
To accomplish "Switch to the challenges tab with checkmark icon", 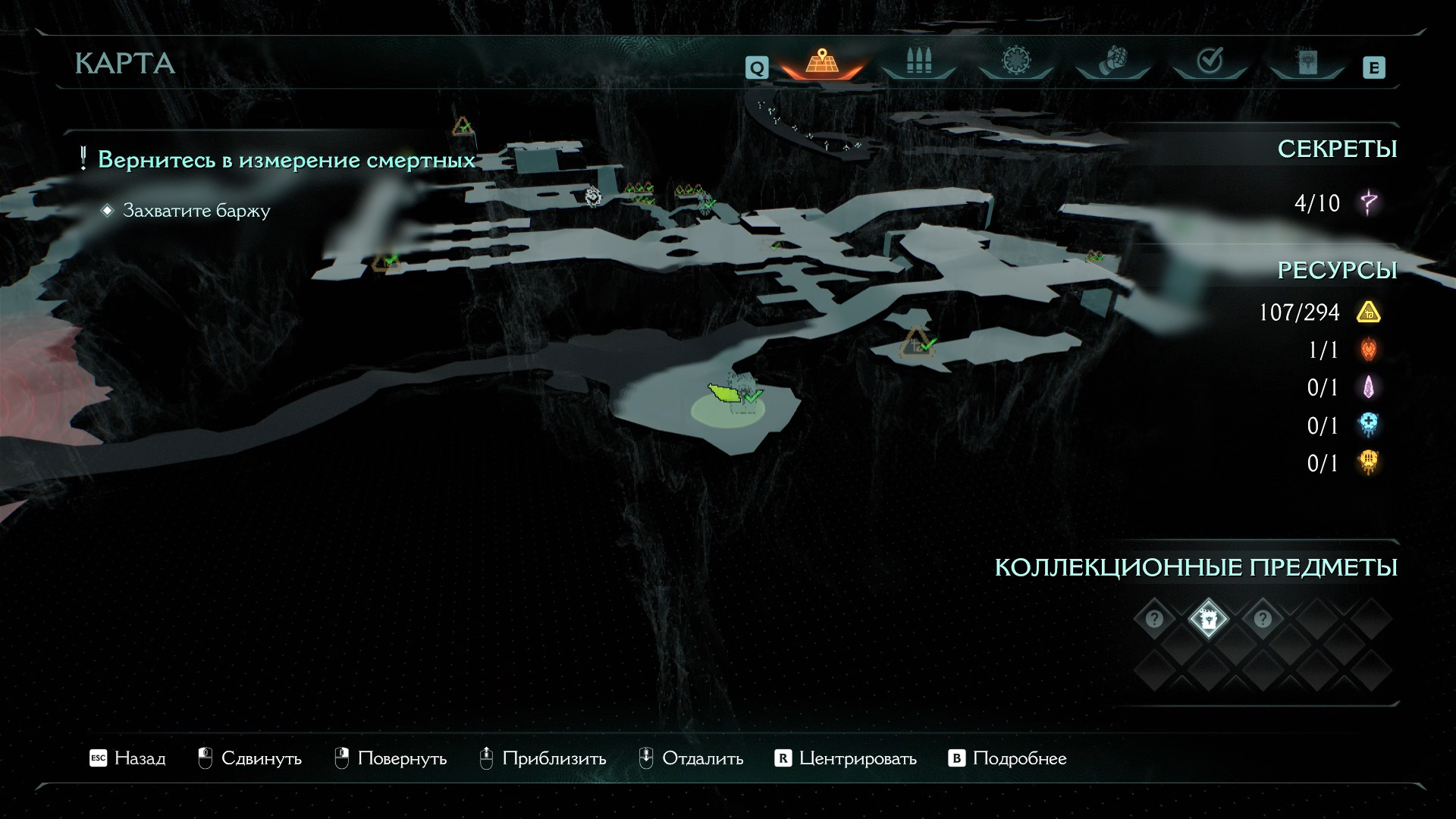I will click(x=1210, y=61).
